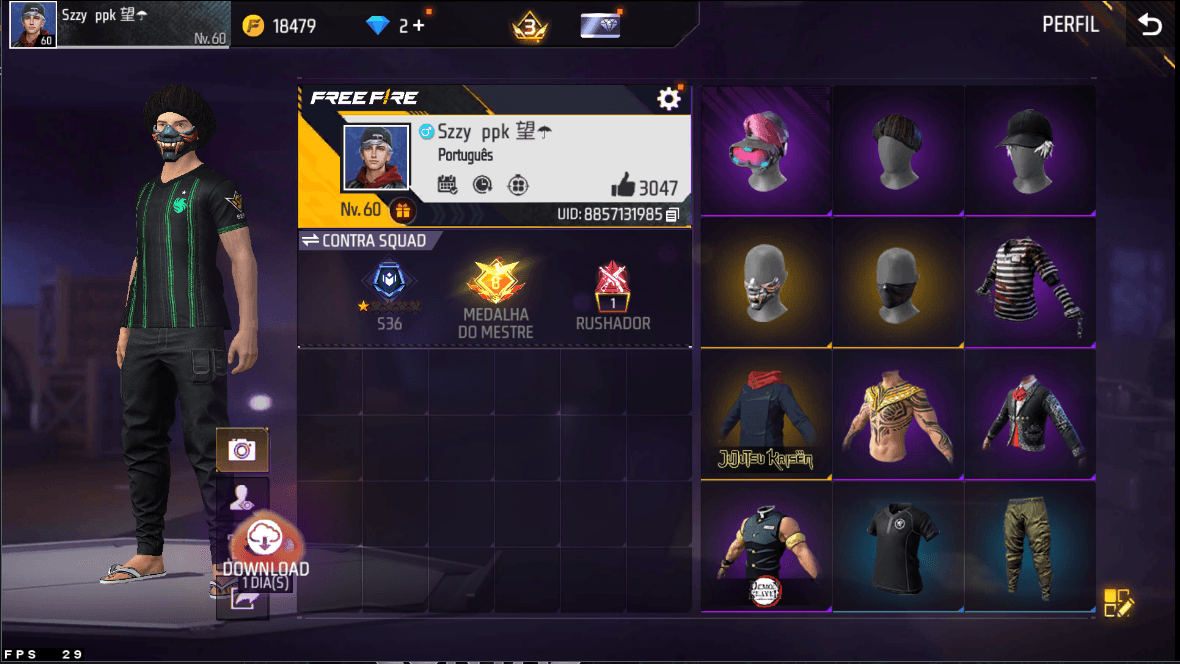Select the pink goggles helmet item

[x=766, y=150]
